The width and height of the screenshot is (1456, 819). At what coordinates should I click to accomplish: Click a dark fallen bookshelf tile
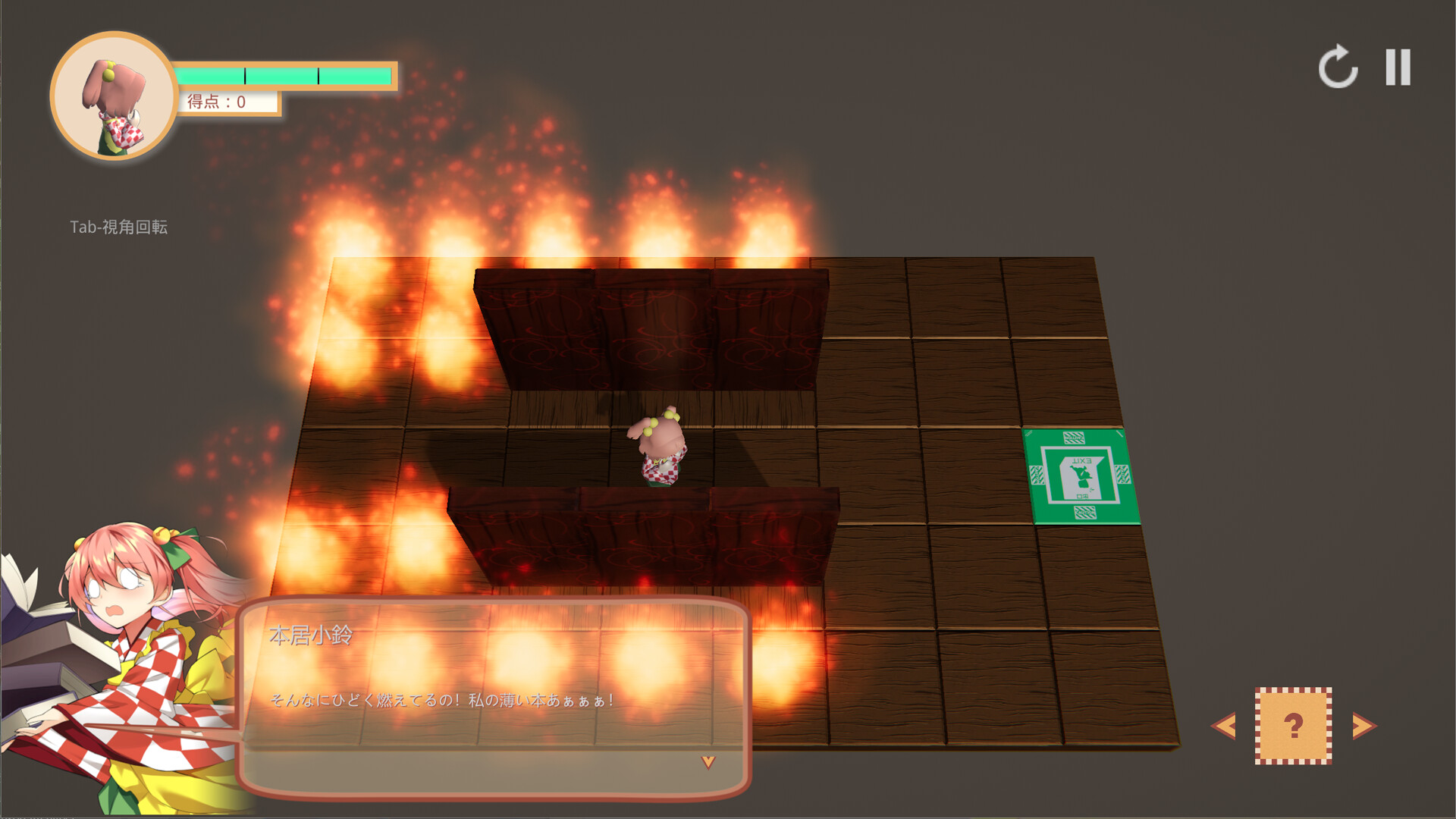[652, 326]
